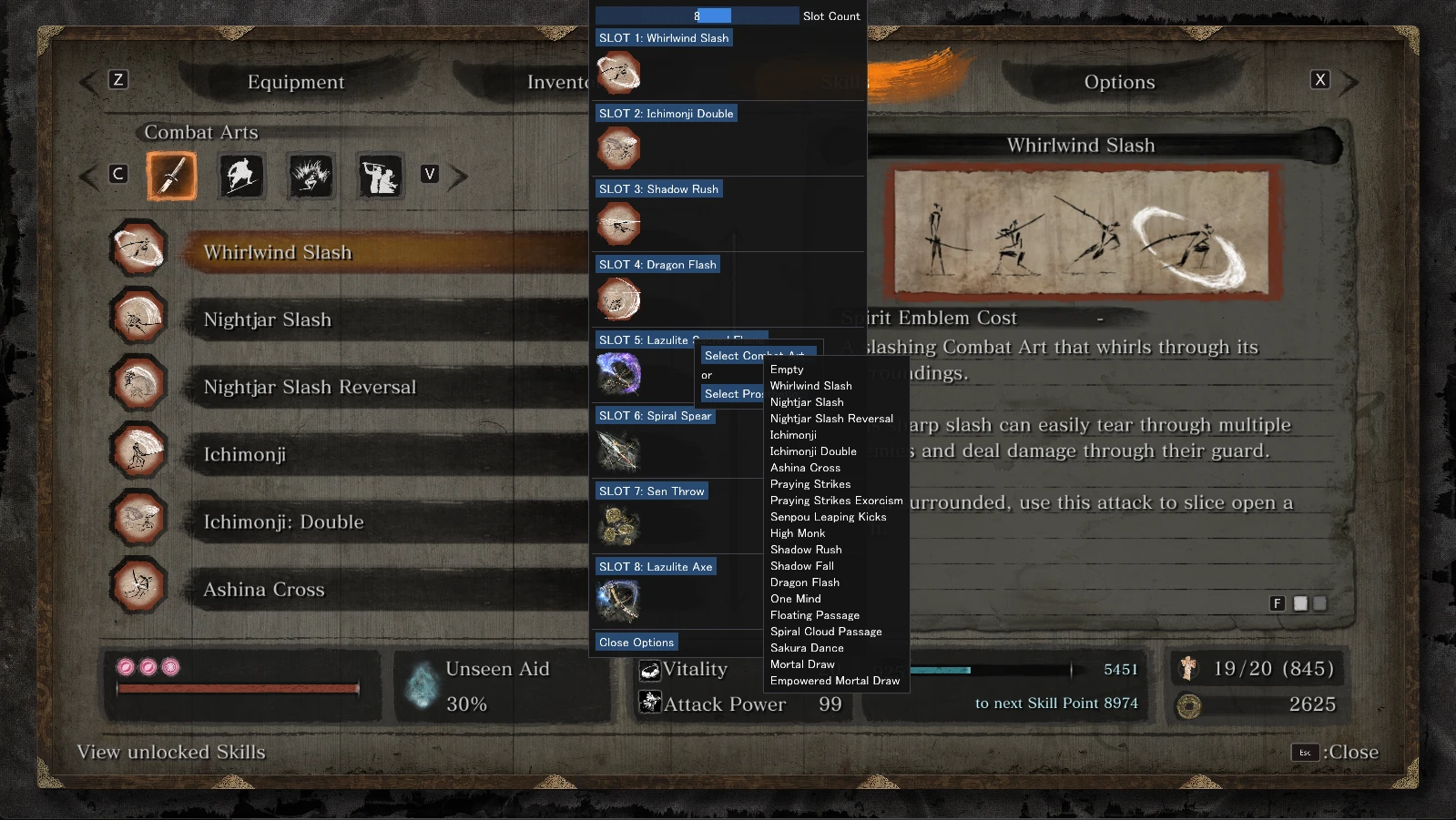Switch to the Equipment tab
The image size is (1456, 820).
[296, 82]
